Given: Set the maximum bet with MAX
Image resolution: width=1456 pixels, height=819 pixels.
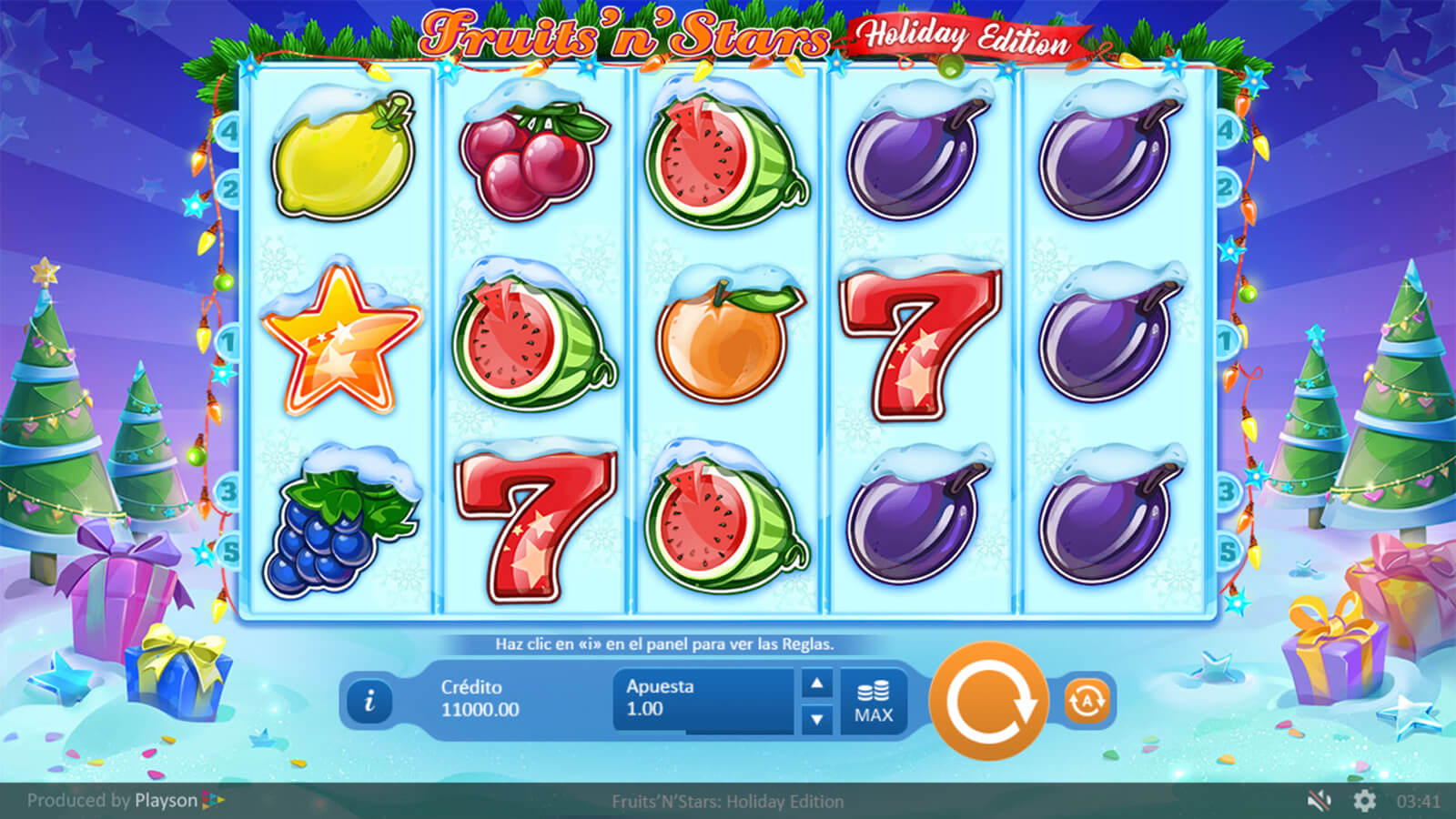Looking at the screenshot, I should tap(874, 702).
